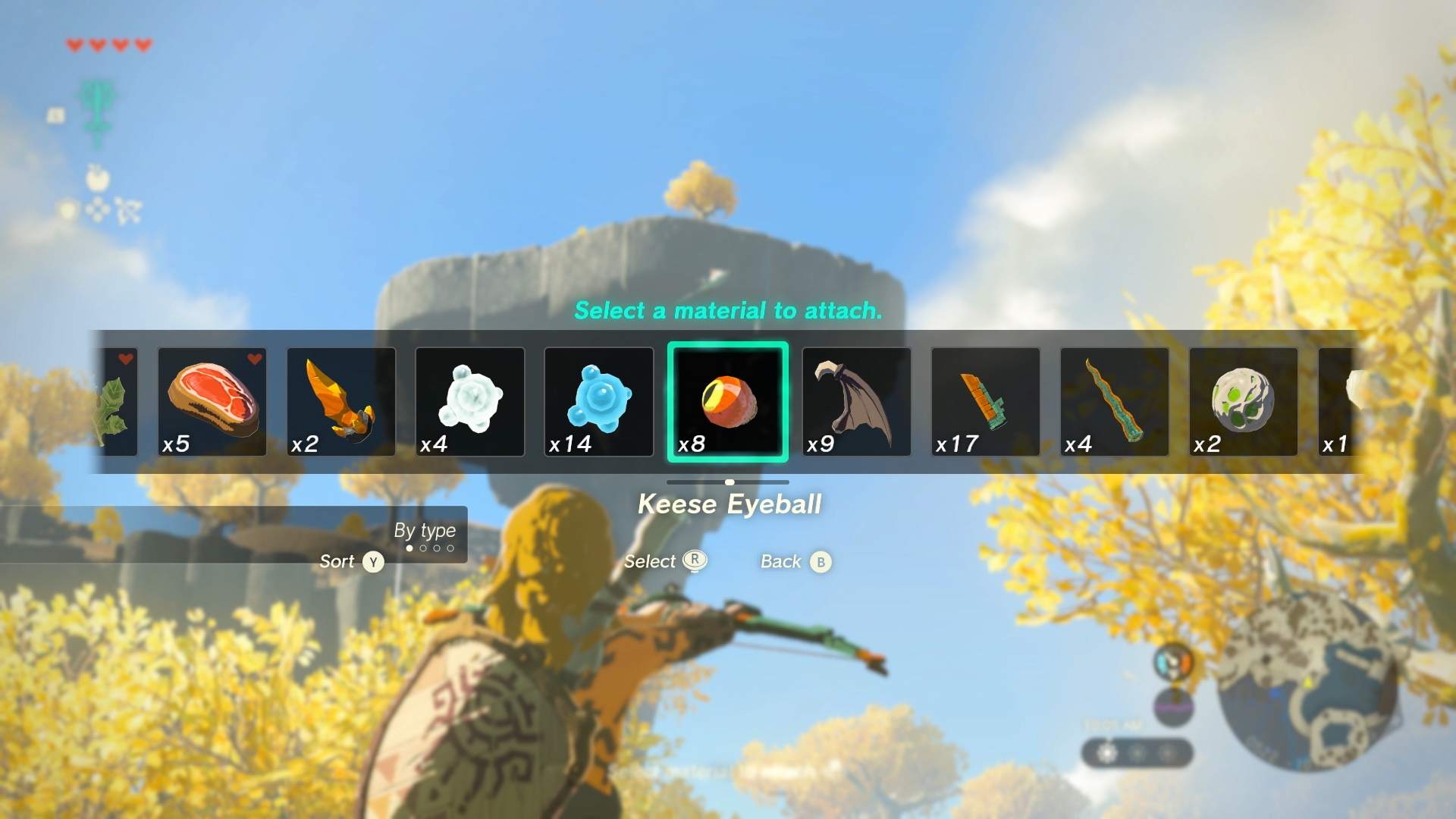Select the Keese Wing material
This screenshot has height=819, width=1456.
(857, 400)
